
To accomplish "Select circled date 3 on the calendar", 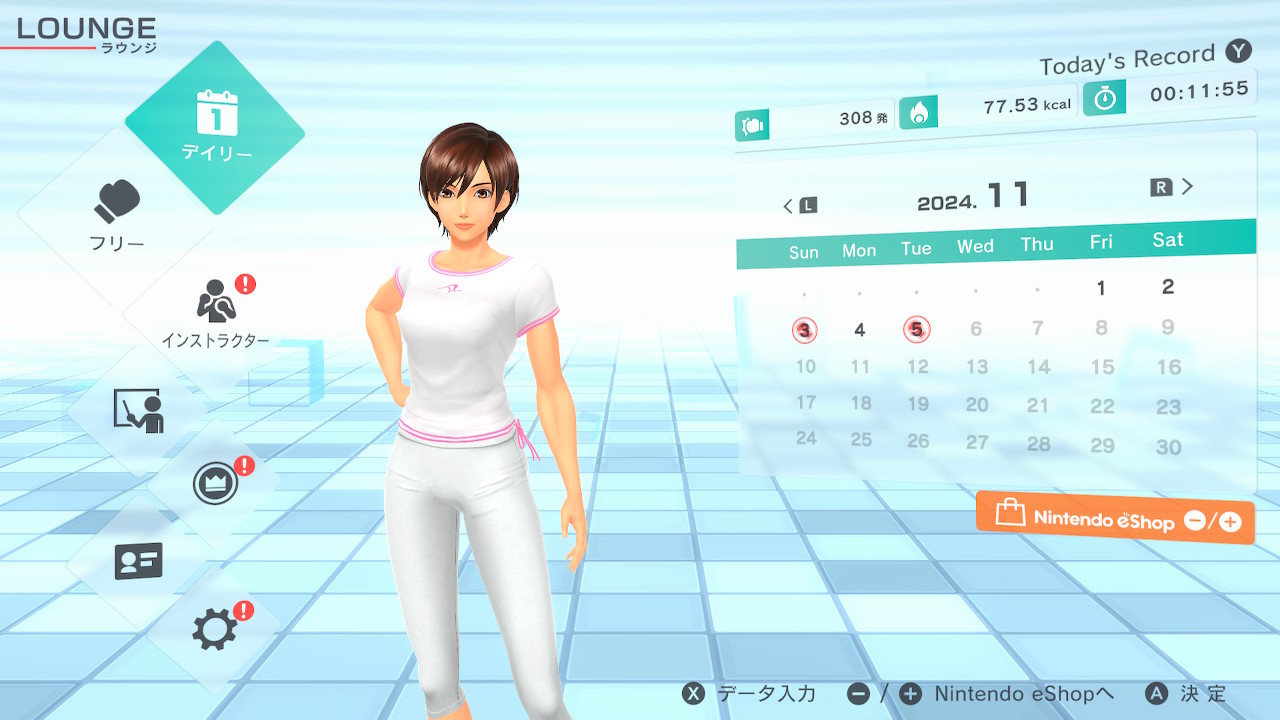I will click(805, 330).
